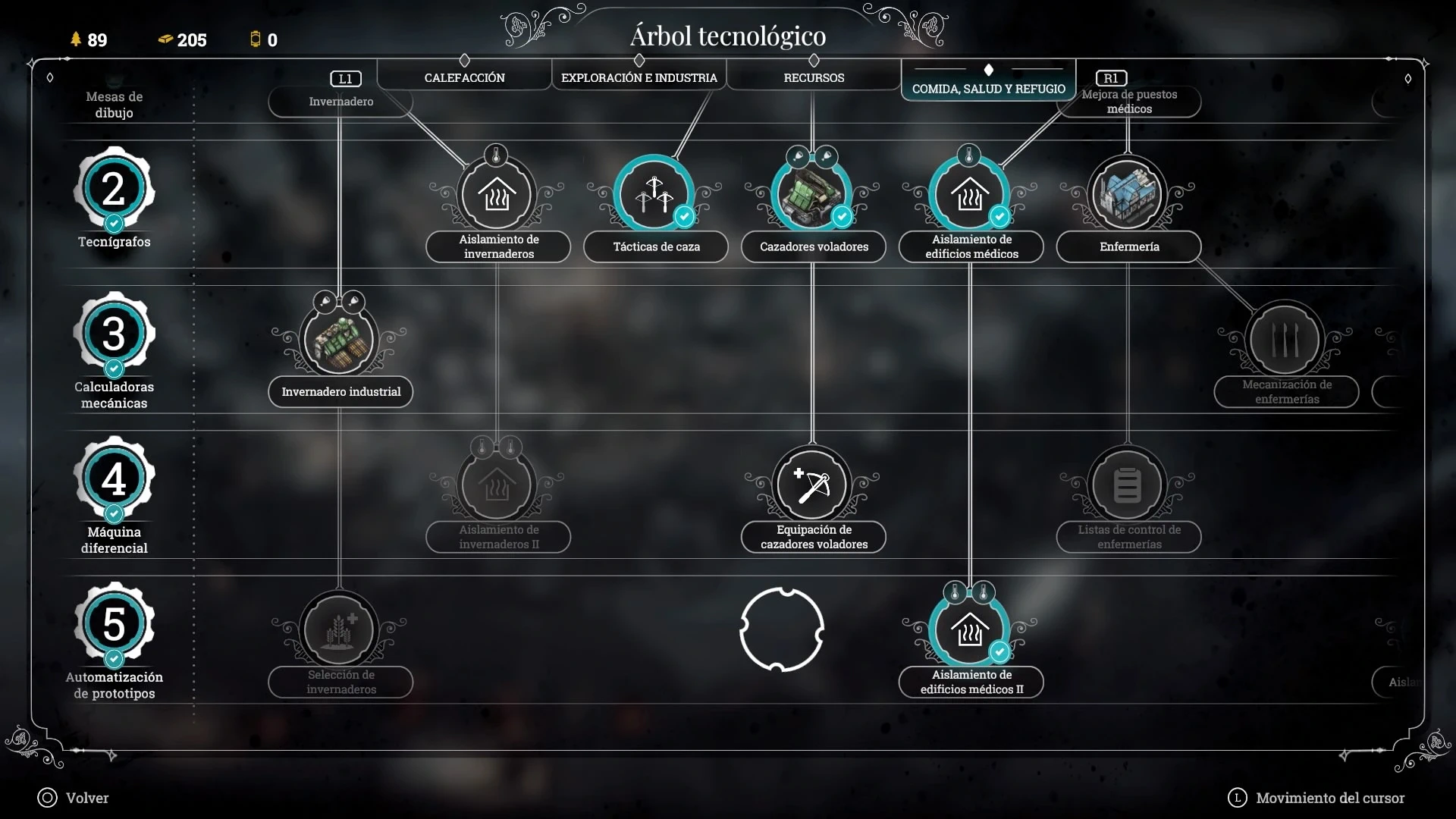This screenshot has height=819, width=1456.
Task: Select the Tecnígrafos tier 2 badge
Action: (114, 190)
